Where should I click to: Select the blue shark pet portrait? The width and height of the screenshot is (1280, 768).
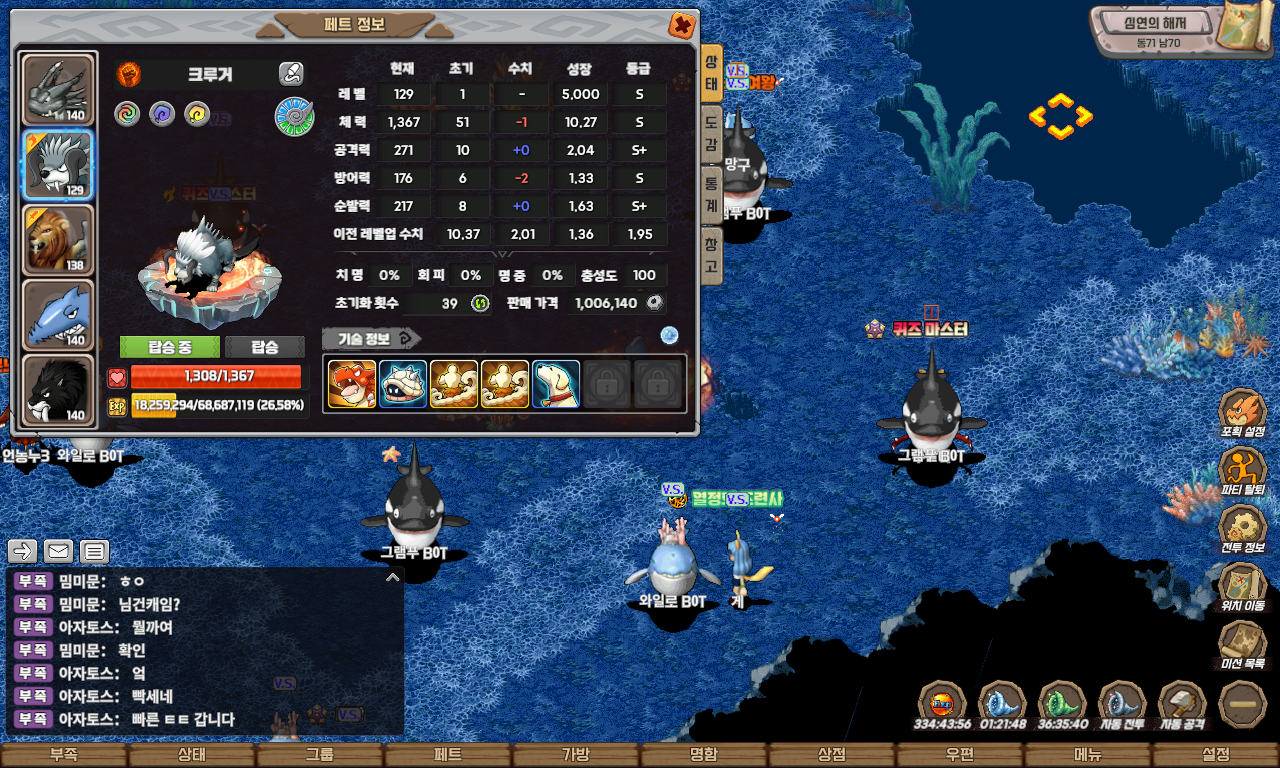(58, 315)
